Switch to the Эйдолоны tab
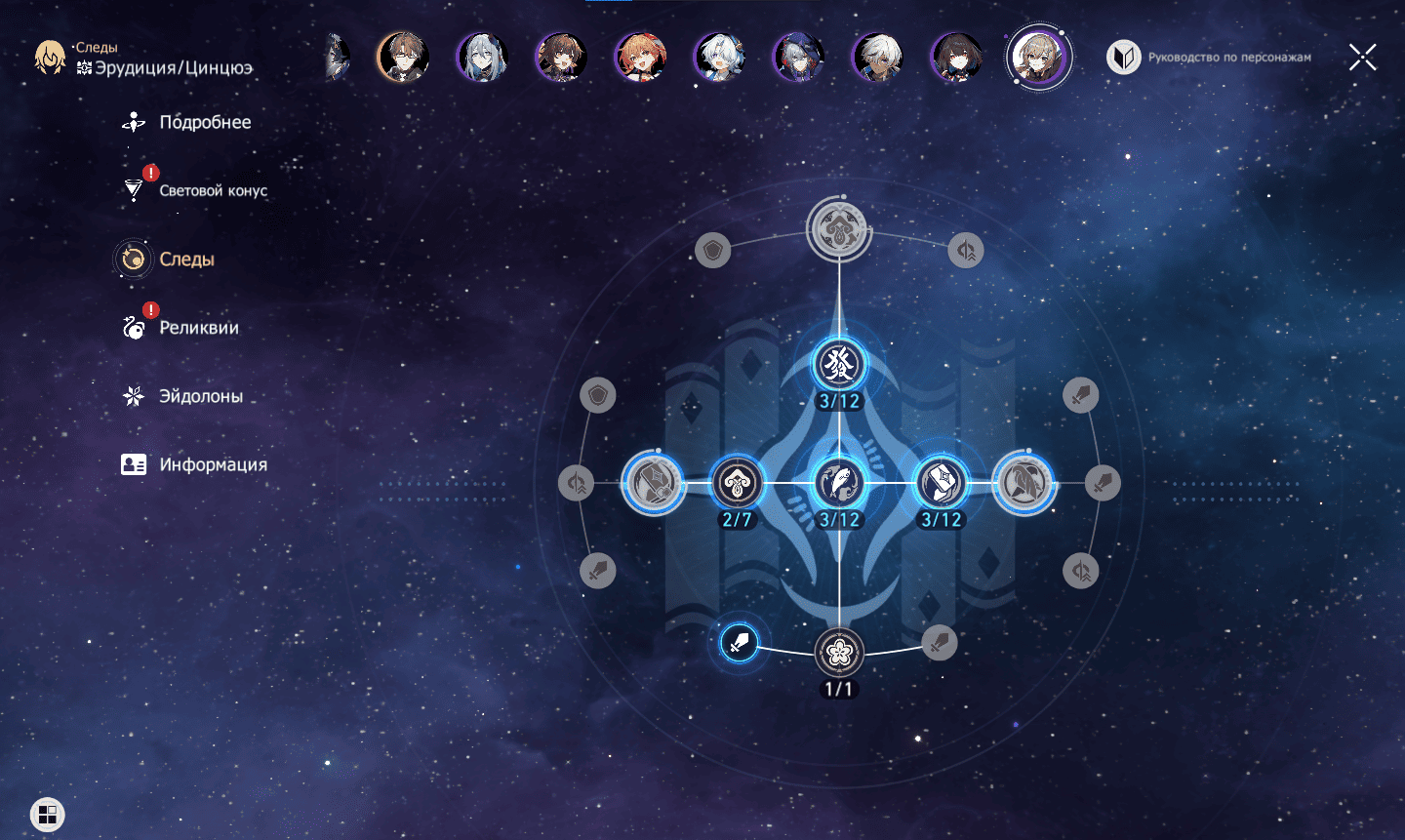The height and width of the screenshot is (840, 1405). (200, 396)
